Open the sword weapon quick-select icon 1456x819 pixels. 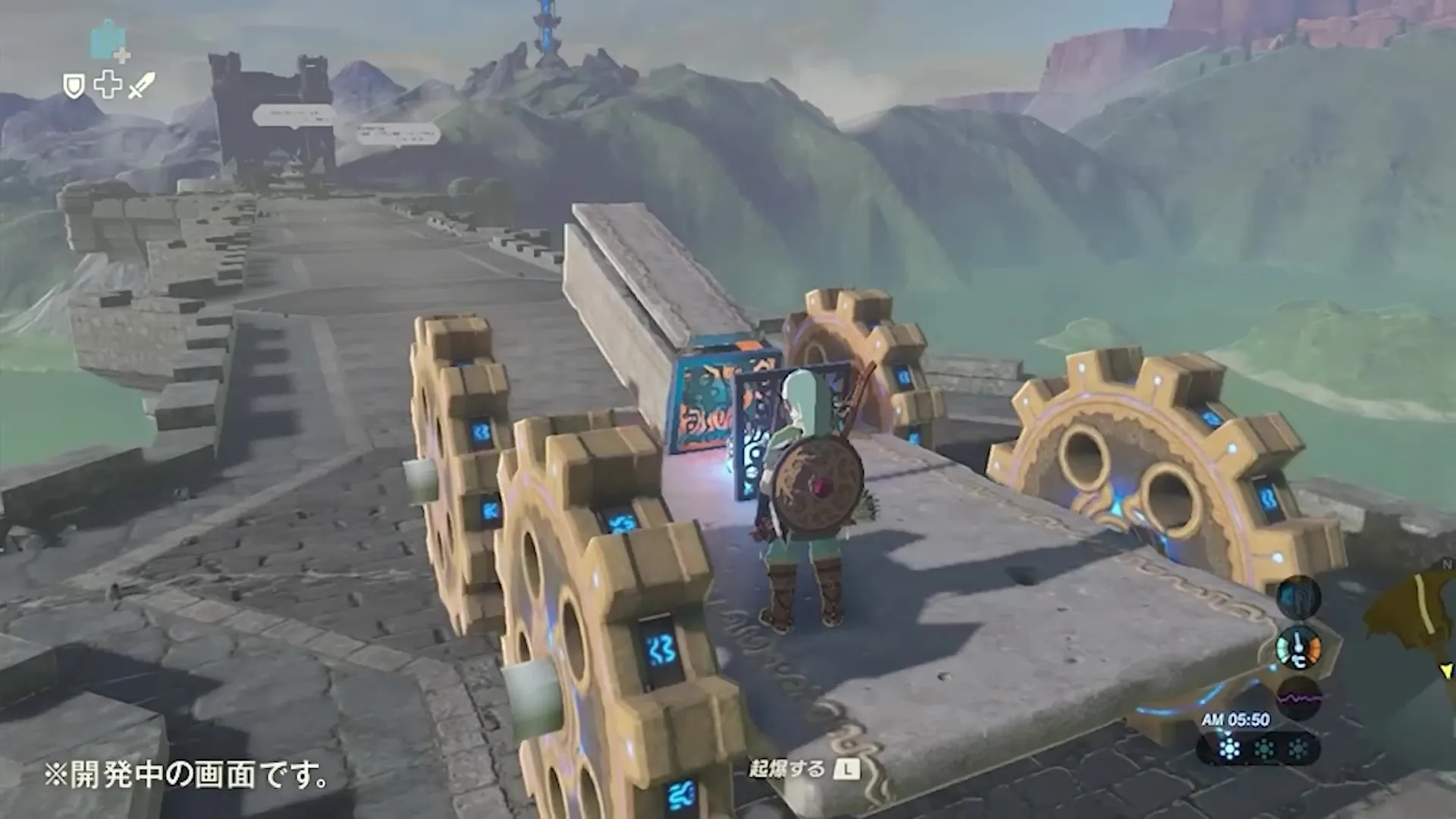pos(141,86)
